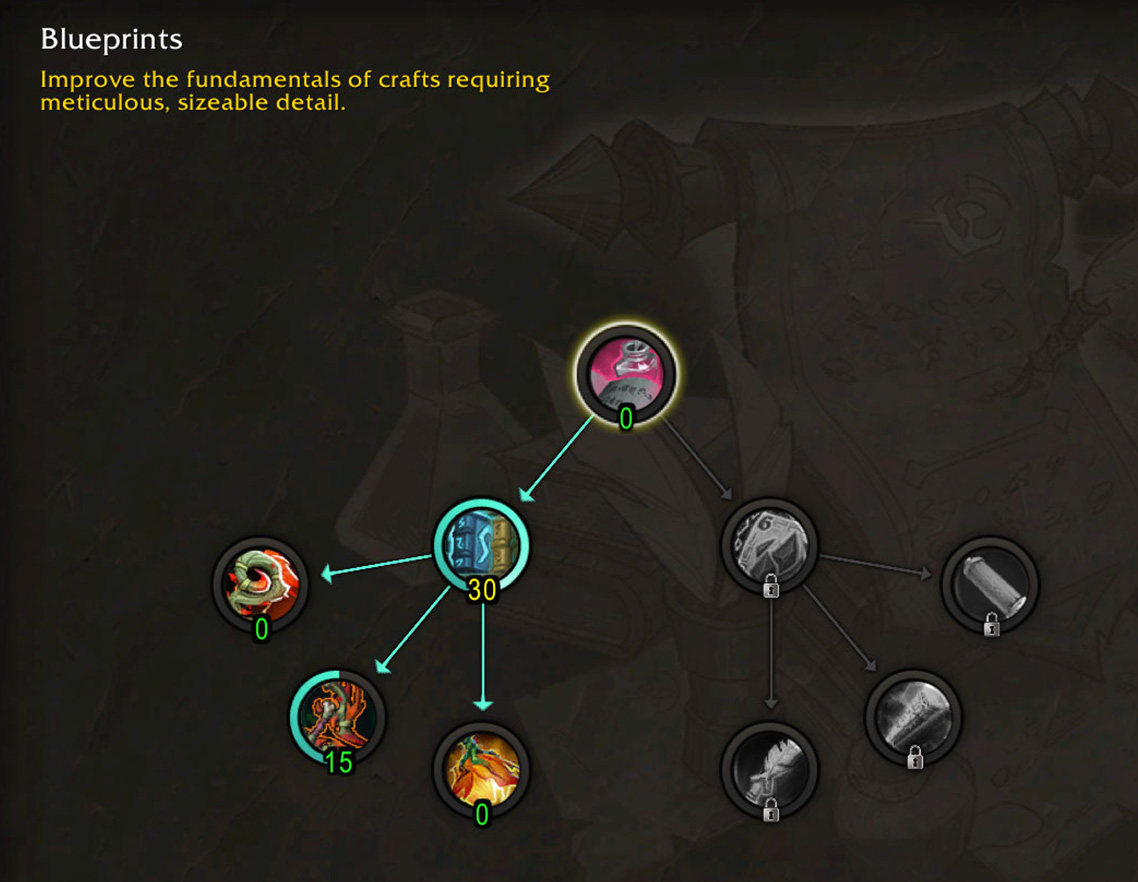The image size is (1138, 882).
Task: Select the locked cylinder canister node
Action: click(x=990, y=584)
